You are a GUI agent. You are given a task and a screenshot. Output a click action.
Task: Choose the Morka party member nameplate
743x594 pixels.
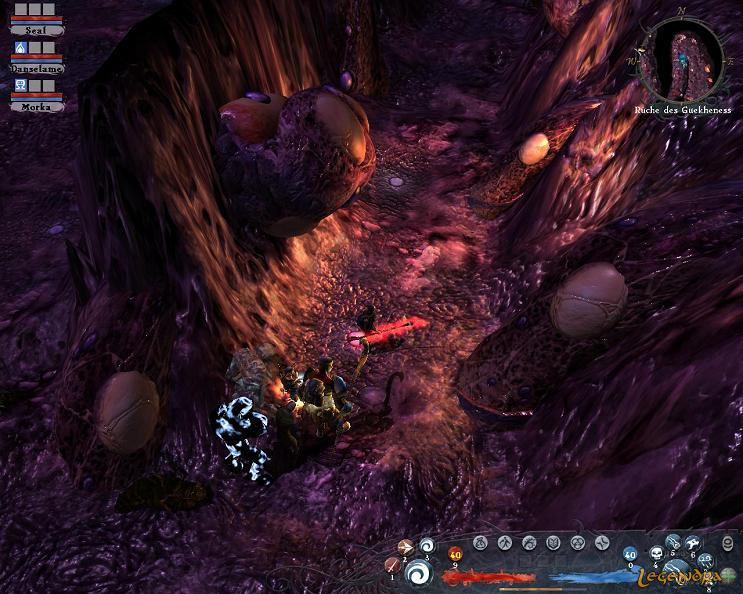(x=37, y=105)
